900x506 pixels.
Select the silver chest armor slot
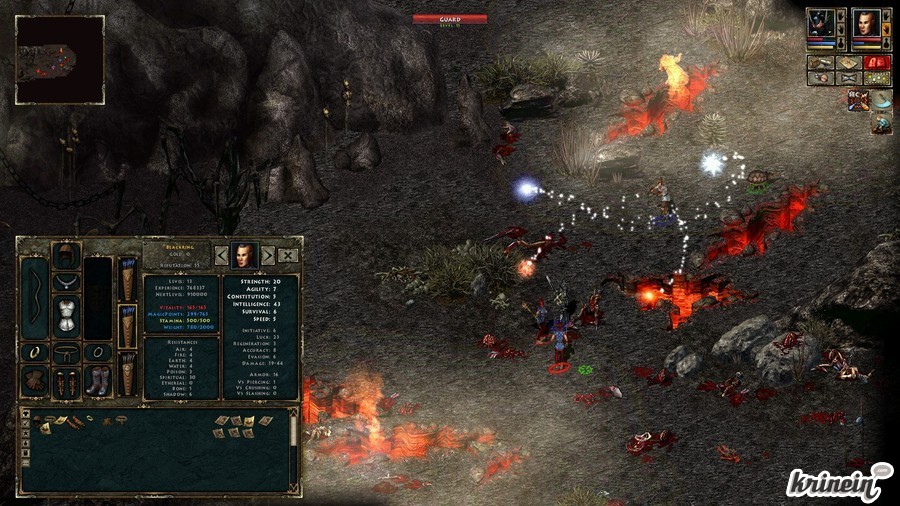pos(66,315)
